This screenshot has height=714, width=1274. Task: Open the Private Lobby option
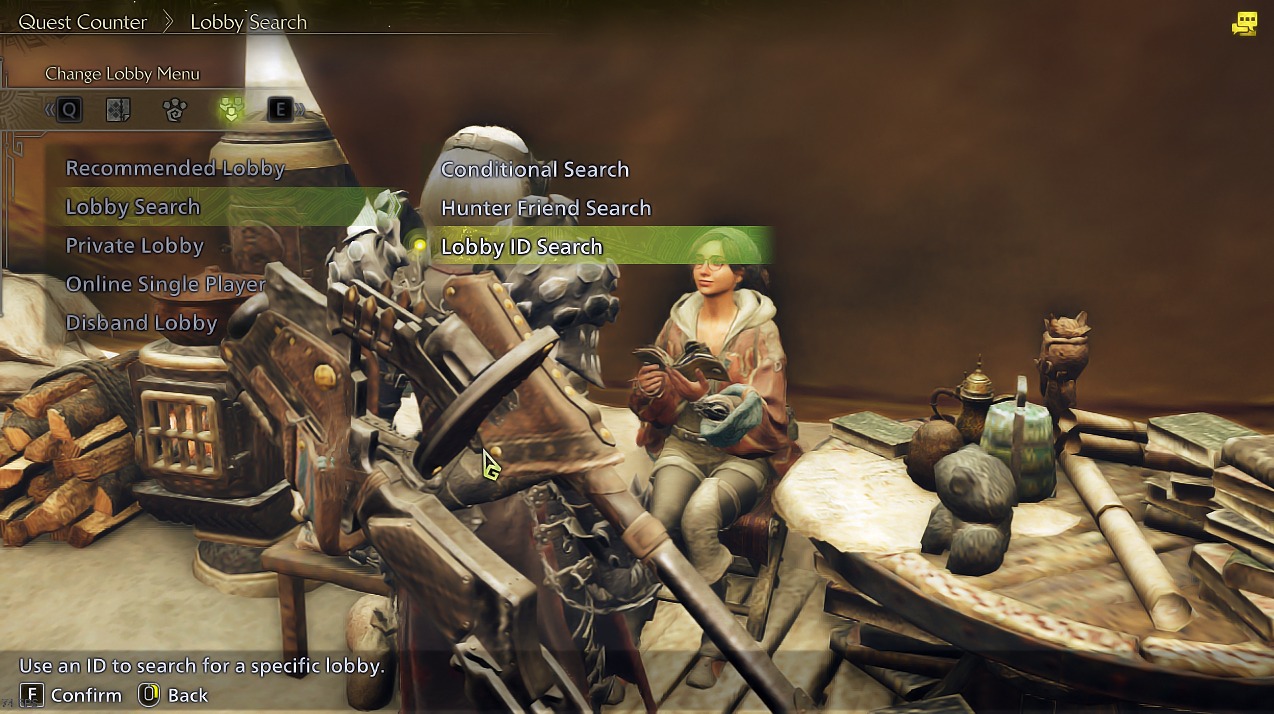pyautogui.click(x=134, y=246)
